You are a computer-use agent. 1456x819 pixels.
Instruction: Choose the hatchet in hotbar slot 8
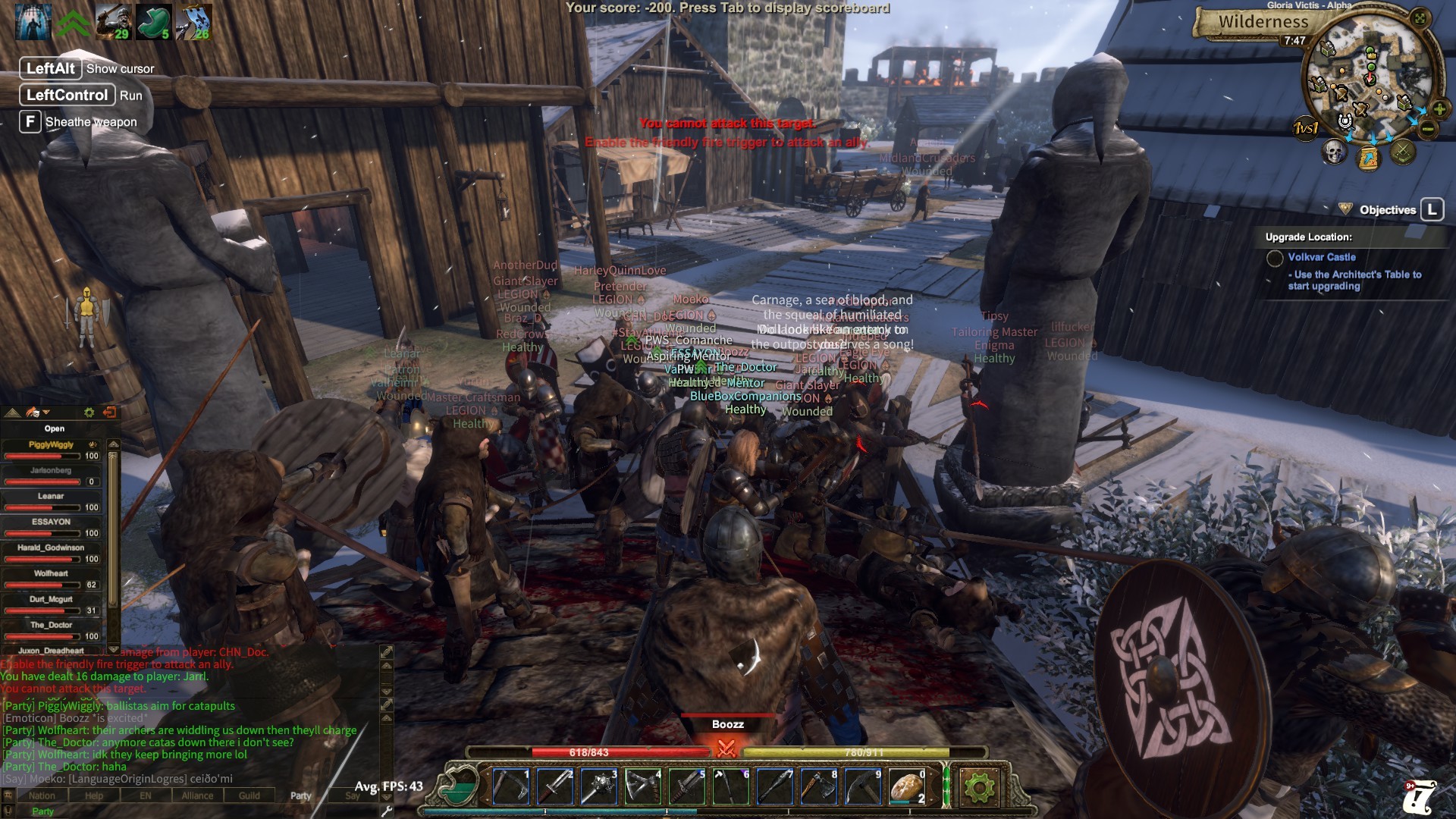818,787
